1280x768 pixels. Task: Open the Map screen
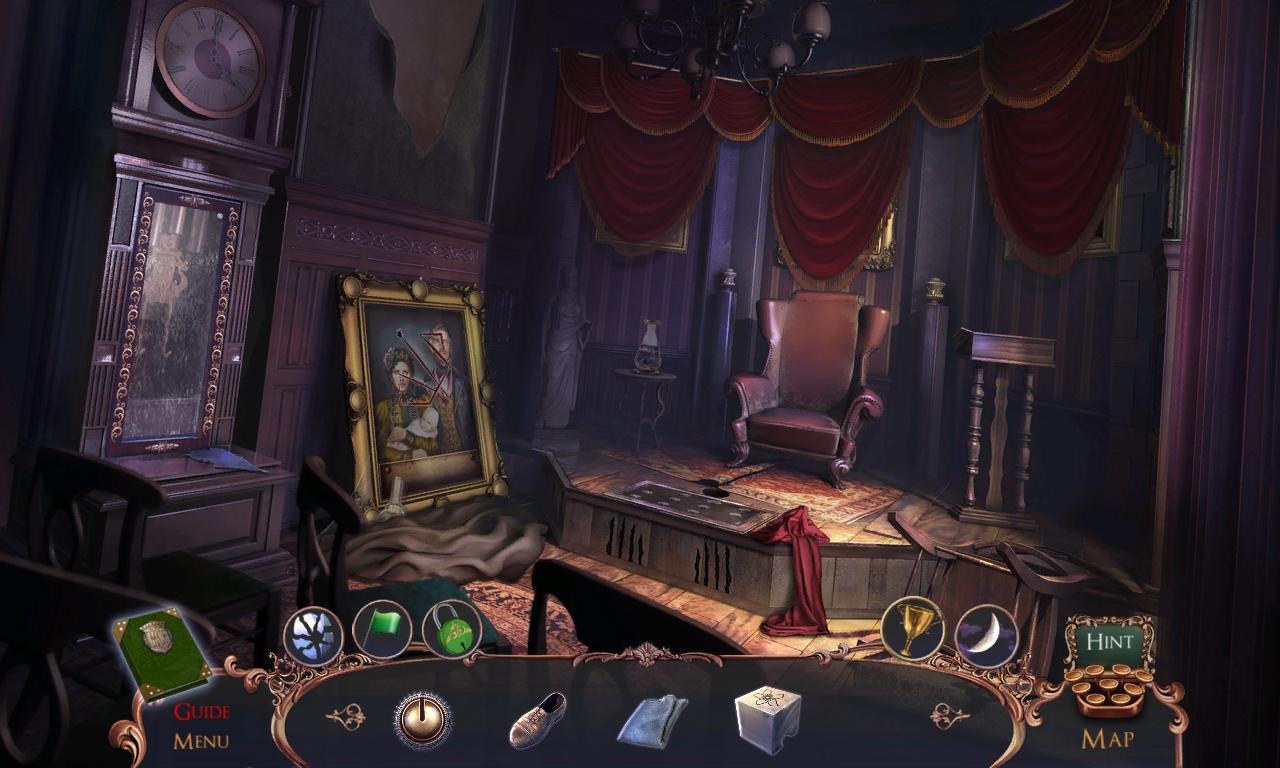[x=1110, y=738]
